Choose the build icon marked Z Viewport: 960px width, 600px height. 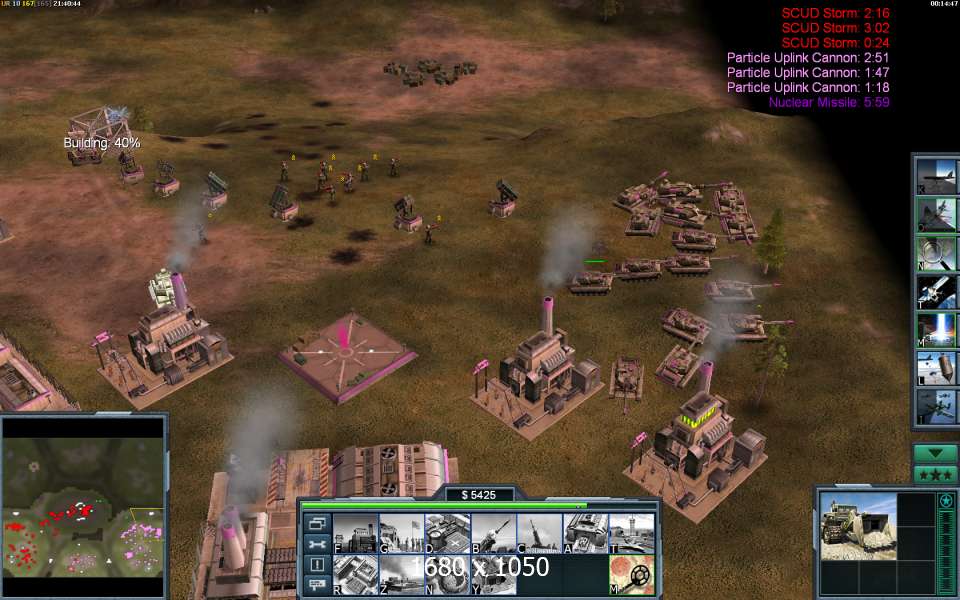pos(401,575)
